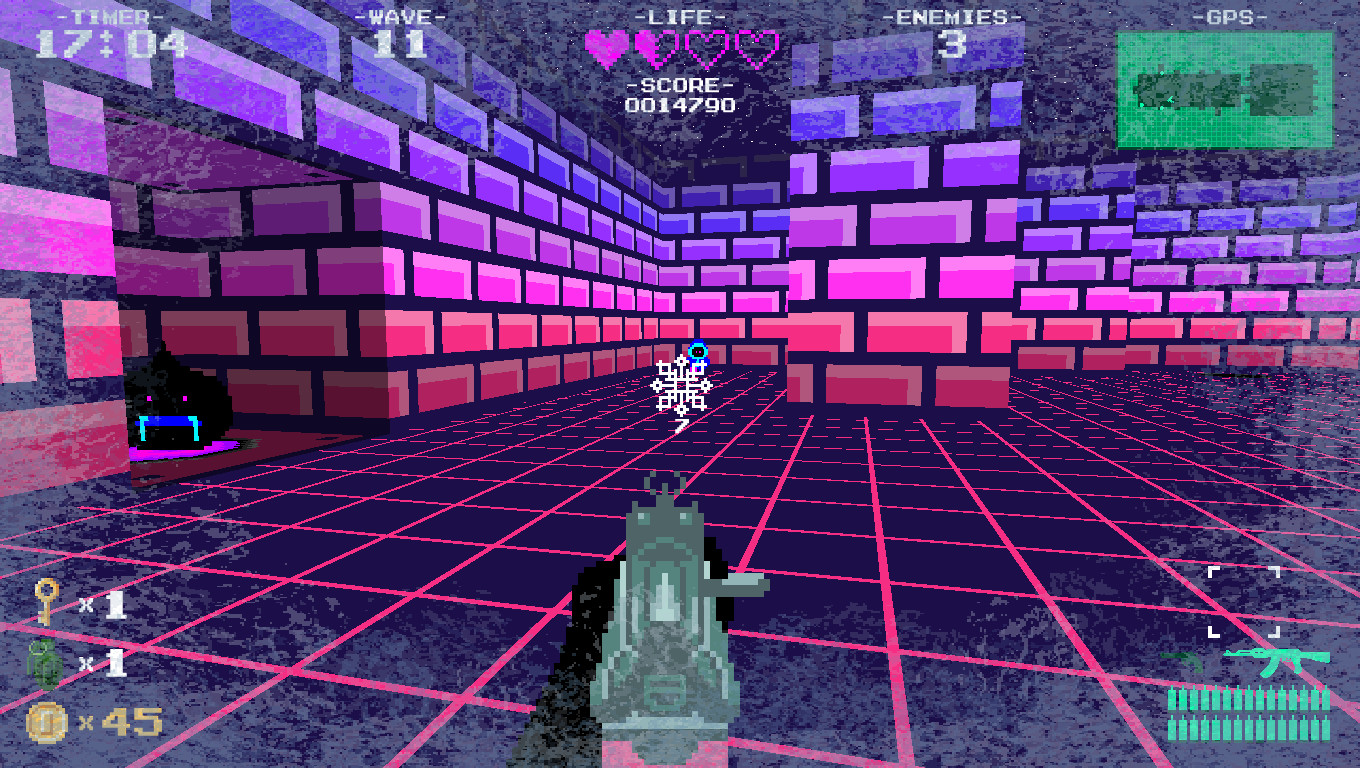Click the white targeting reticle brackets
This screenshot has height=768, width=1360.
tap(1245, 603)
